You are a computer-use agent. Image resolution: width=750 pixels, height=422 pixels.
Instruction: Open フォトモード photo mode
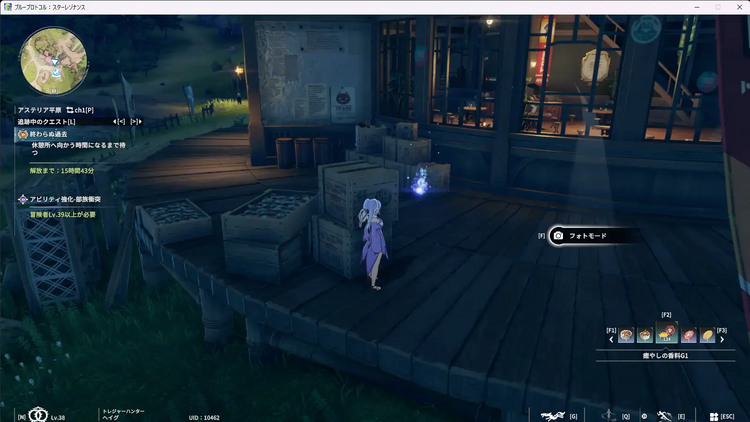[x=592, y=236]
